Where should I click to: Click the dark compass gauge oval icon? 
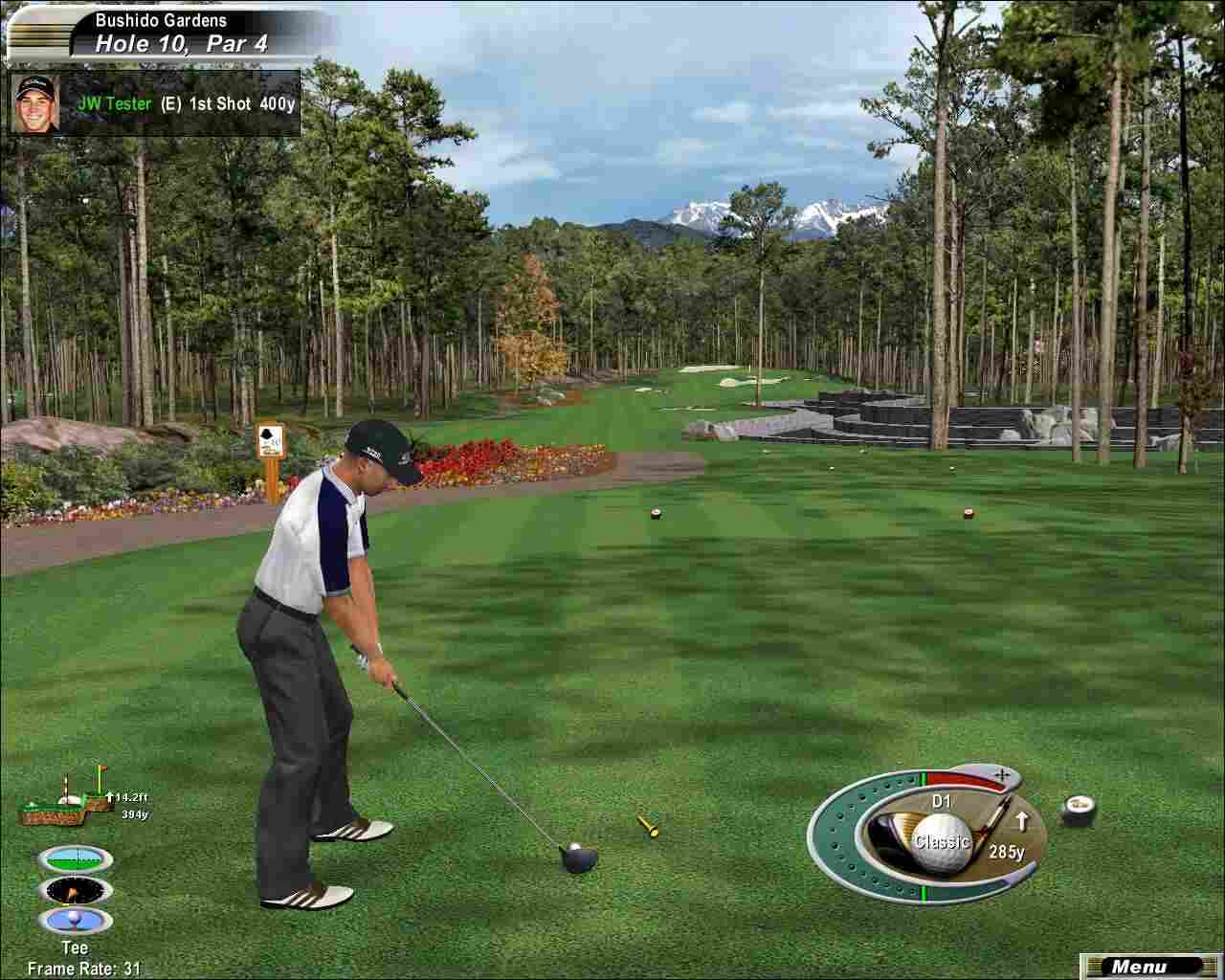pos(76,891)
